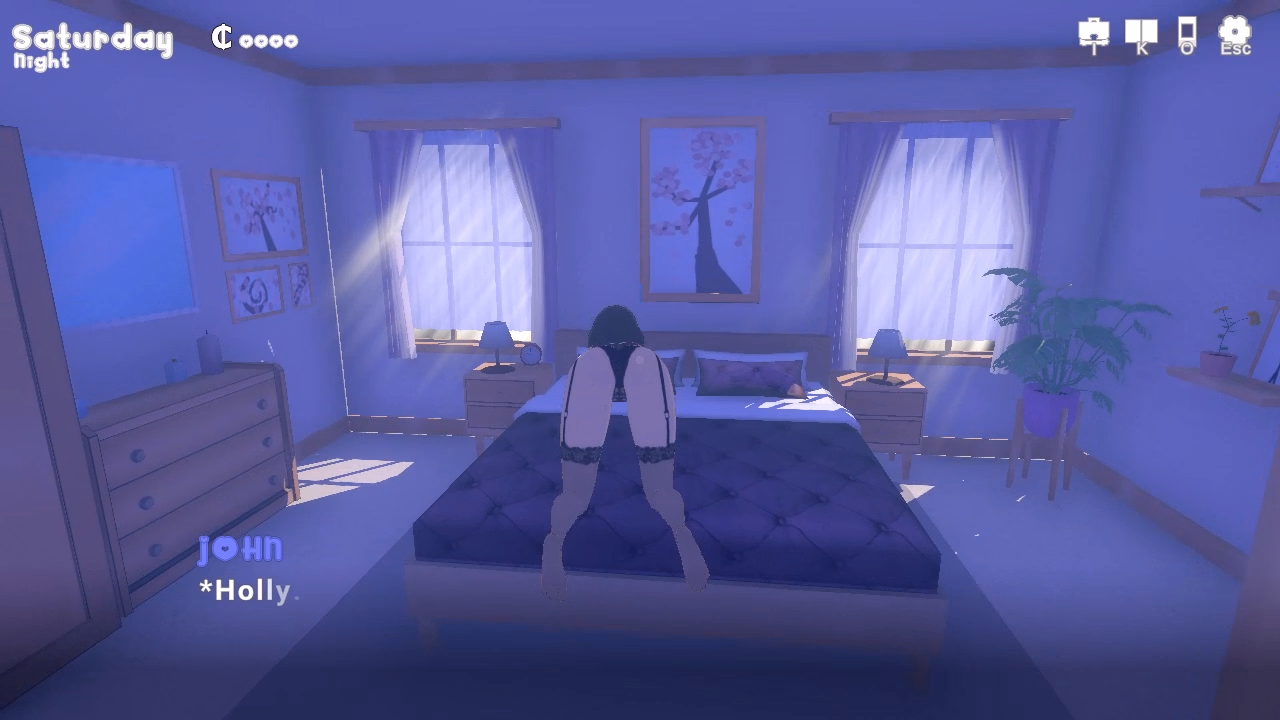Advance the dialogue reading *Holly
1280x720 pixels.
coord(245,590)
